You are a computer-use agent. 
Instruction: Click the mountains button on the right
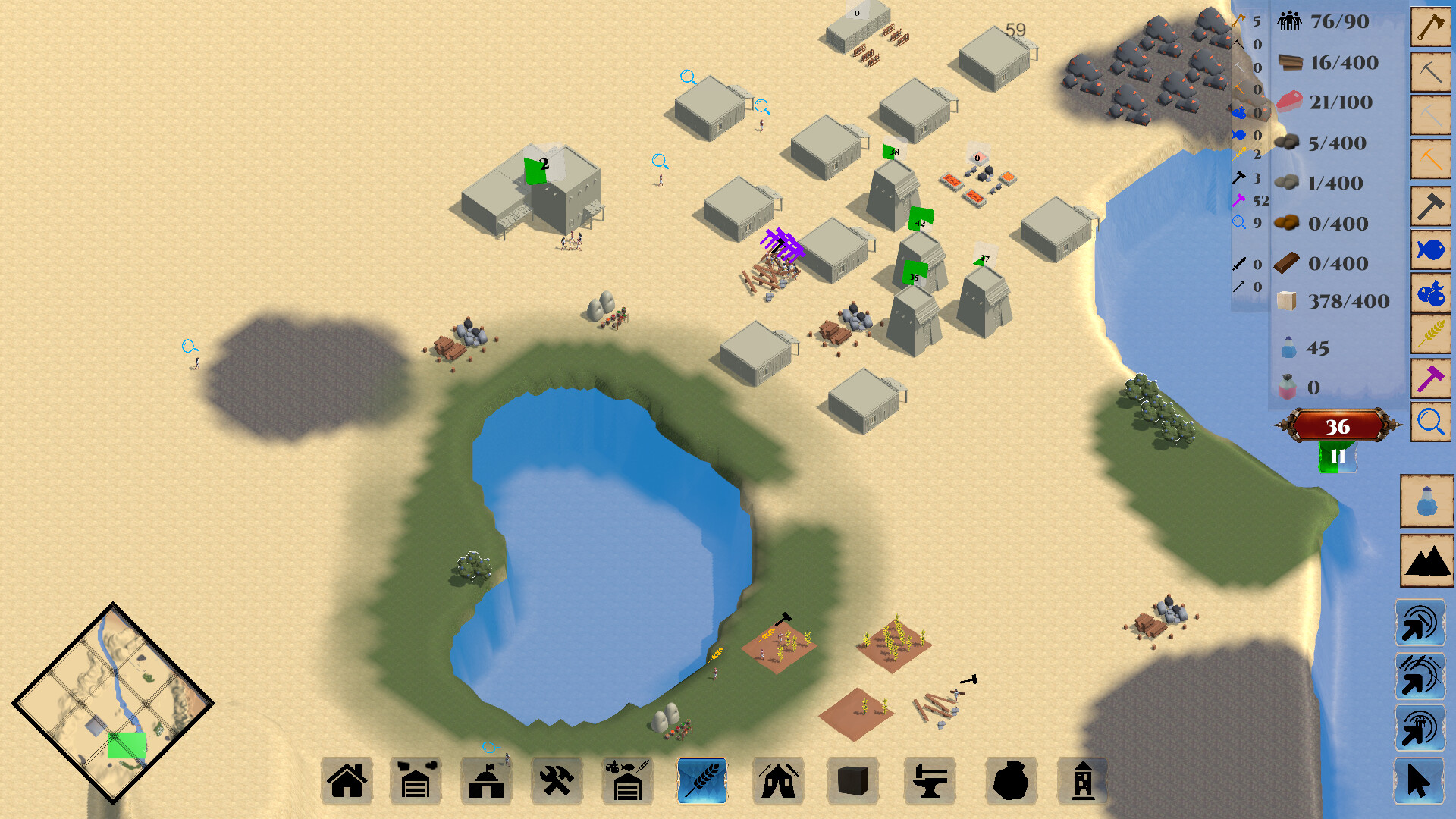click(x=1429, y=561)
